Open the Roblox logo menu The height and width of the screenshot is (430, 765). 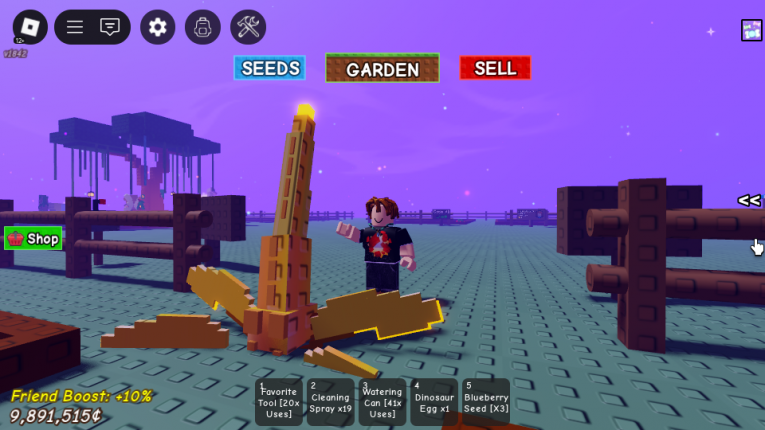(30, 27)
